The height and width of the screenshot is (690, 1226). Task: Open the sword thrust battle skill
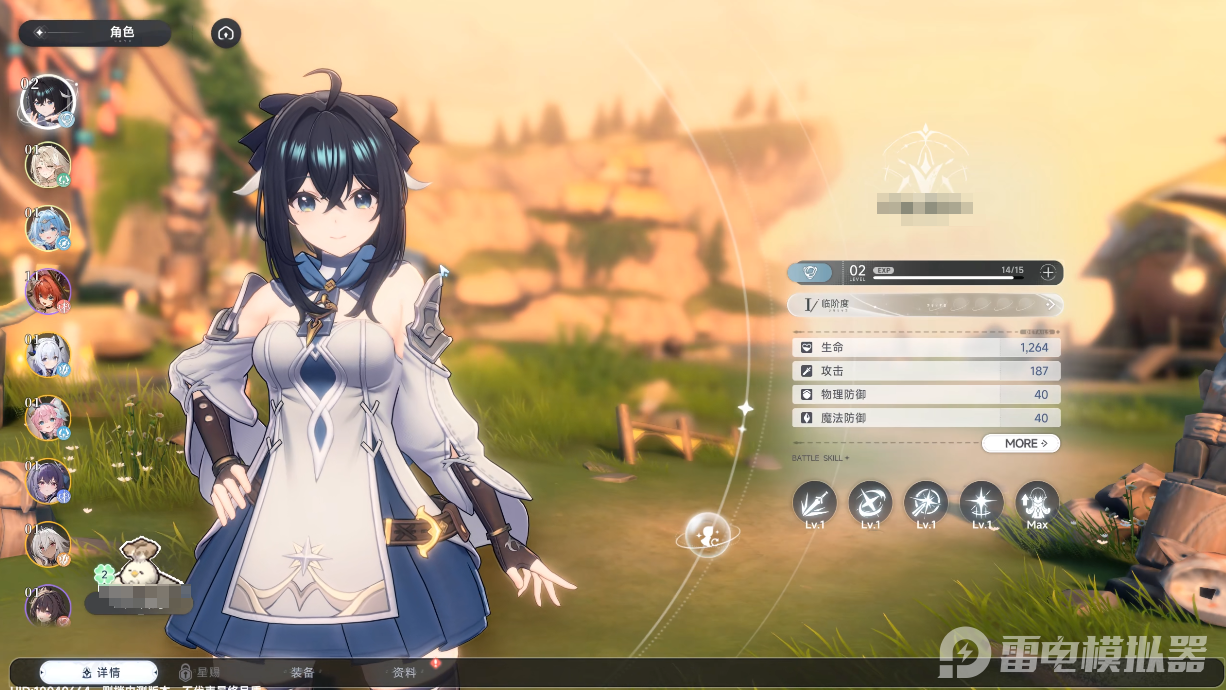click(x=814, y=502)
